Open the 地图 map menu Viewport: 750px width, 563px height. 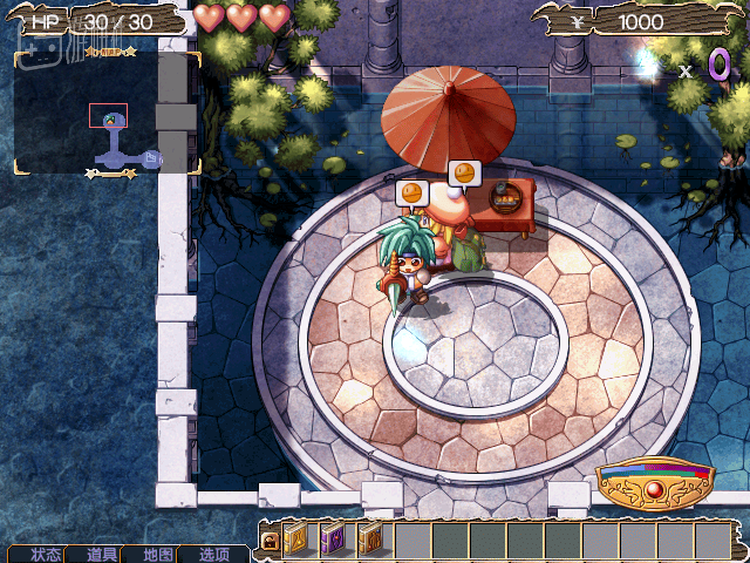[x=159, y=554]
